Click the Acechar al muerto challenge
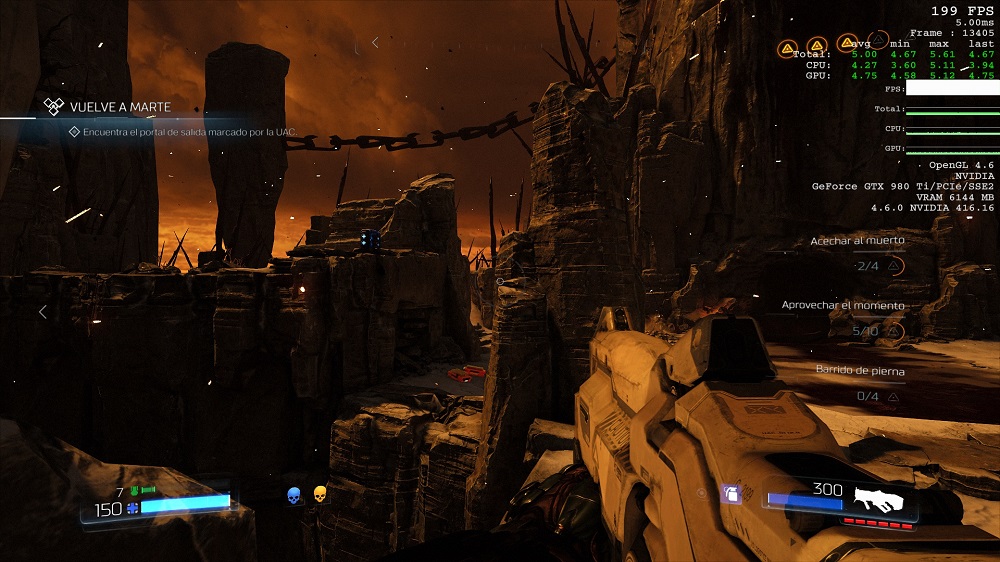This screenshot has width=1000, height=562. tap(857, 241)
